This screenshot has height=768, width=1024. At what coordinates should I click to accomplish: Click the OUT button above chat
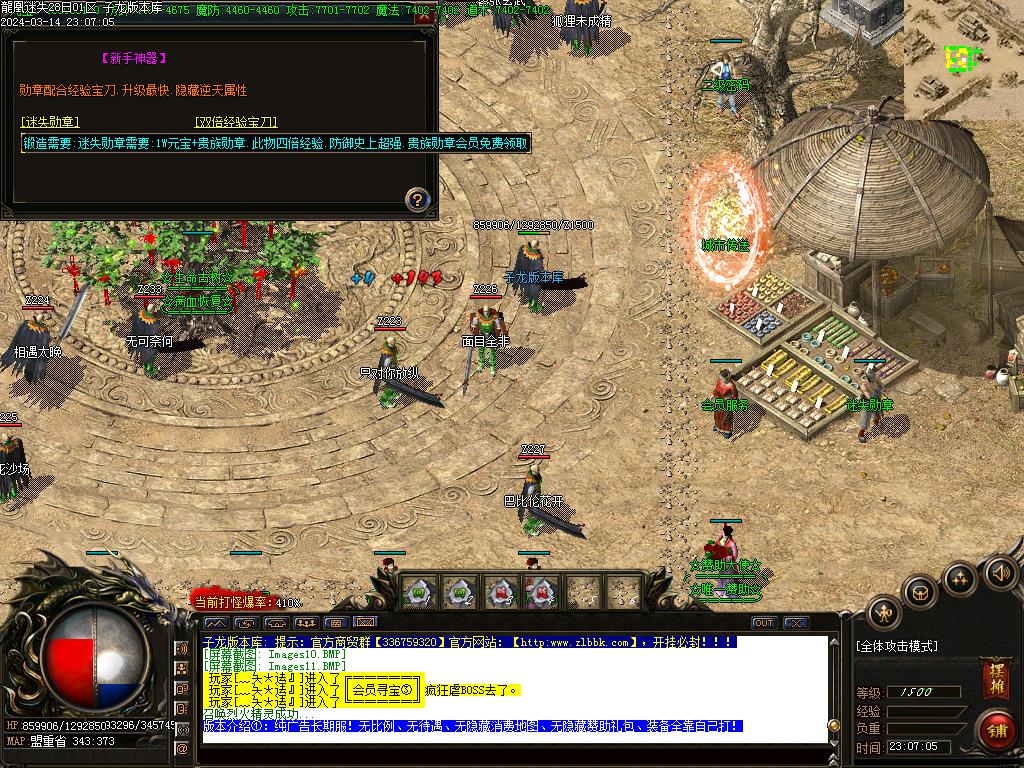[x=764, y=623]
